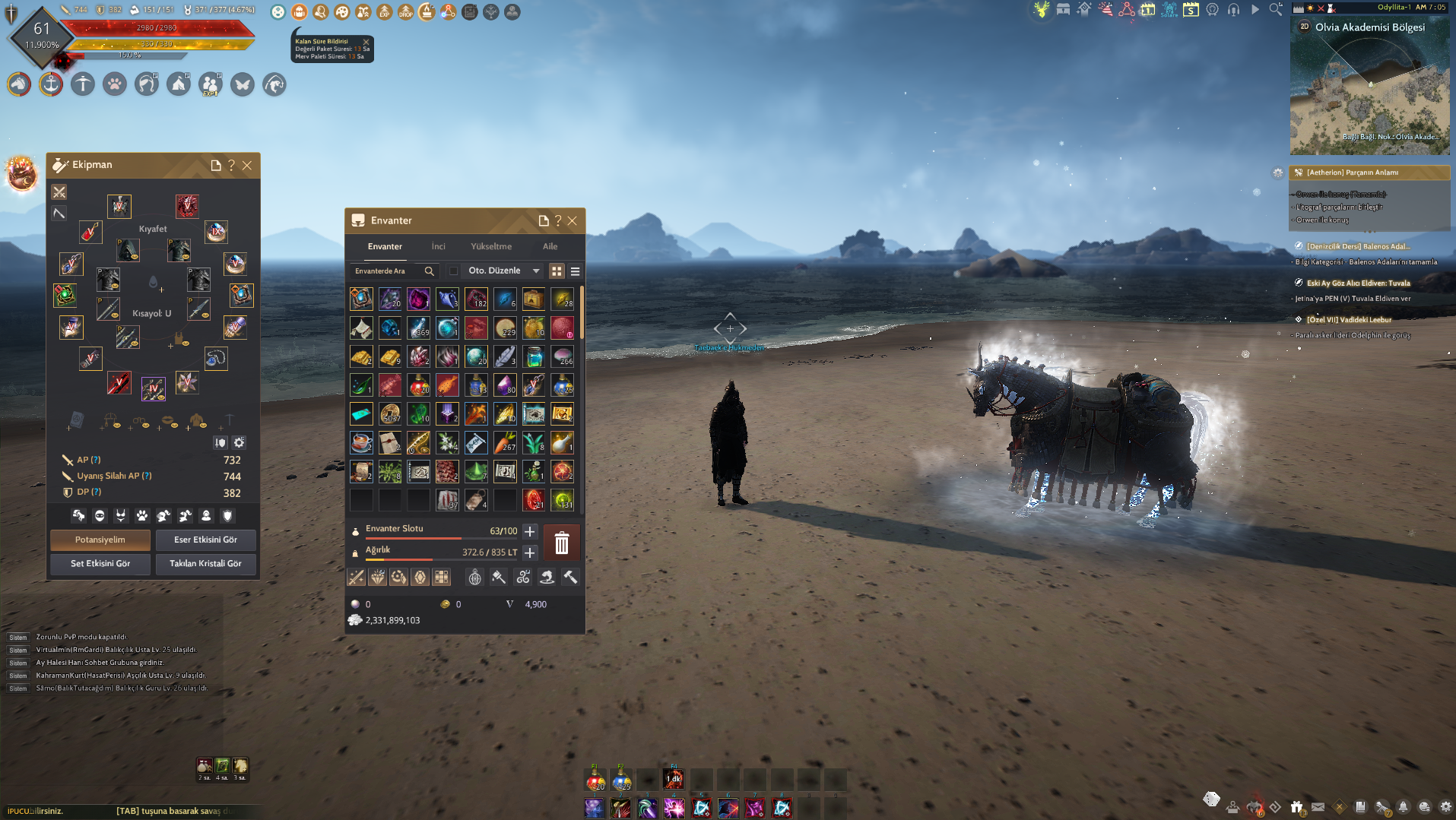Image resolution: width=1456 pixels, height=820 pixels.
Task: Click the Potansiyelim button
Action: pos(100,540)
